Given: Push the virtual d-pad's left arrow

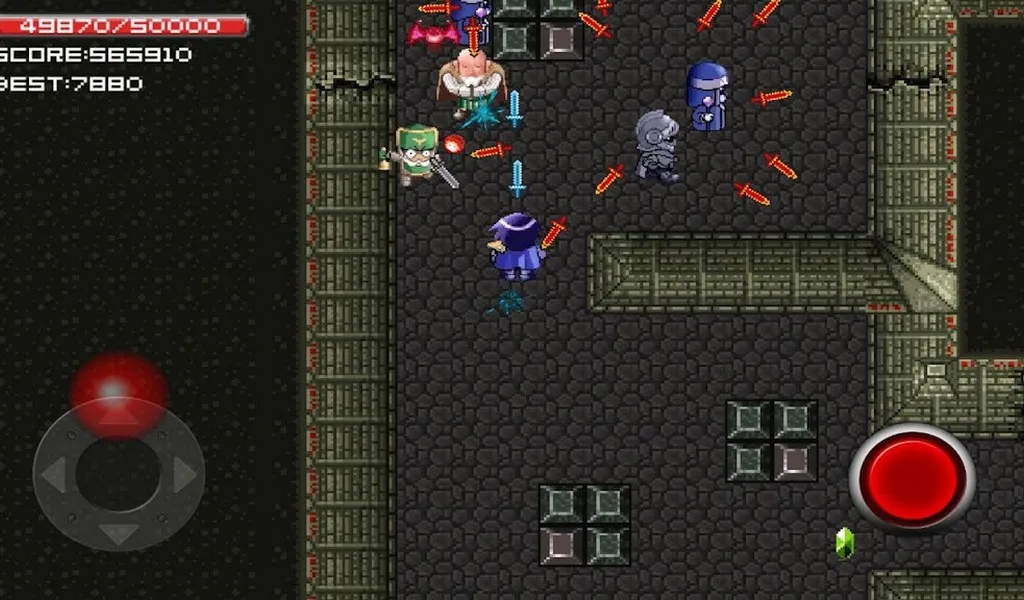Looking at the screenshot, I should pos(54,474).
